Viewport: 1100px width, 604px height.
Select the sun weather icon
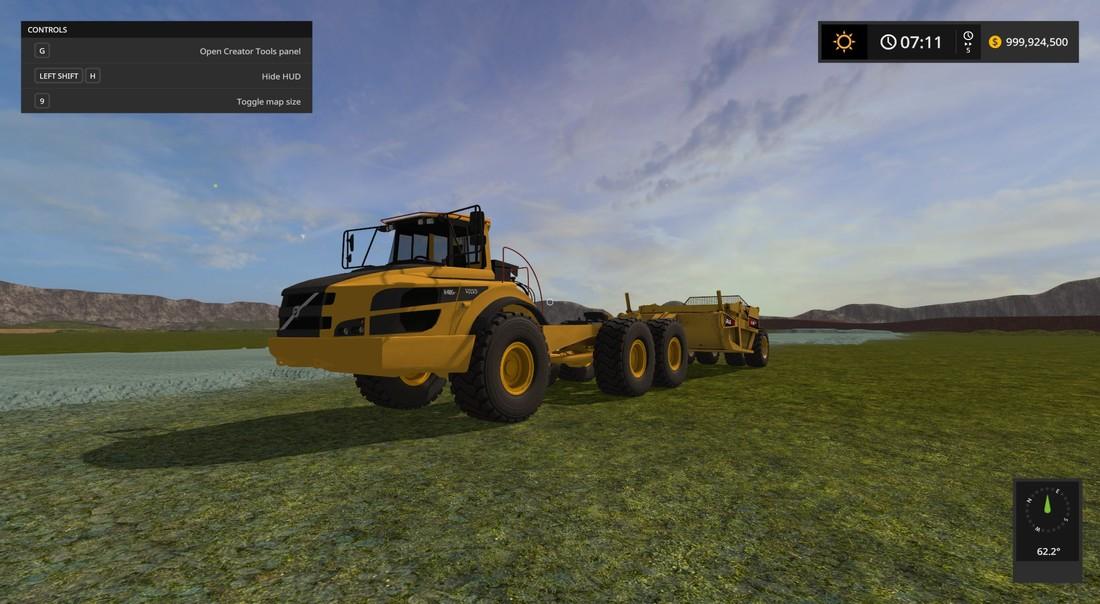coord(844,42)
